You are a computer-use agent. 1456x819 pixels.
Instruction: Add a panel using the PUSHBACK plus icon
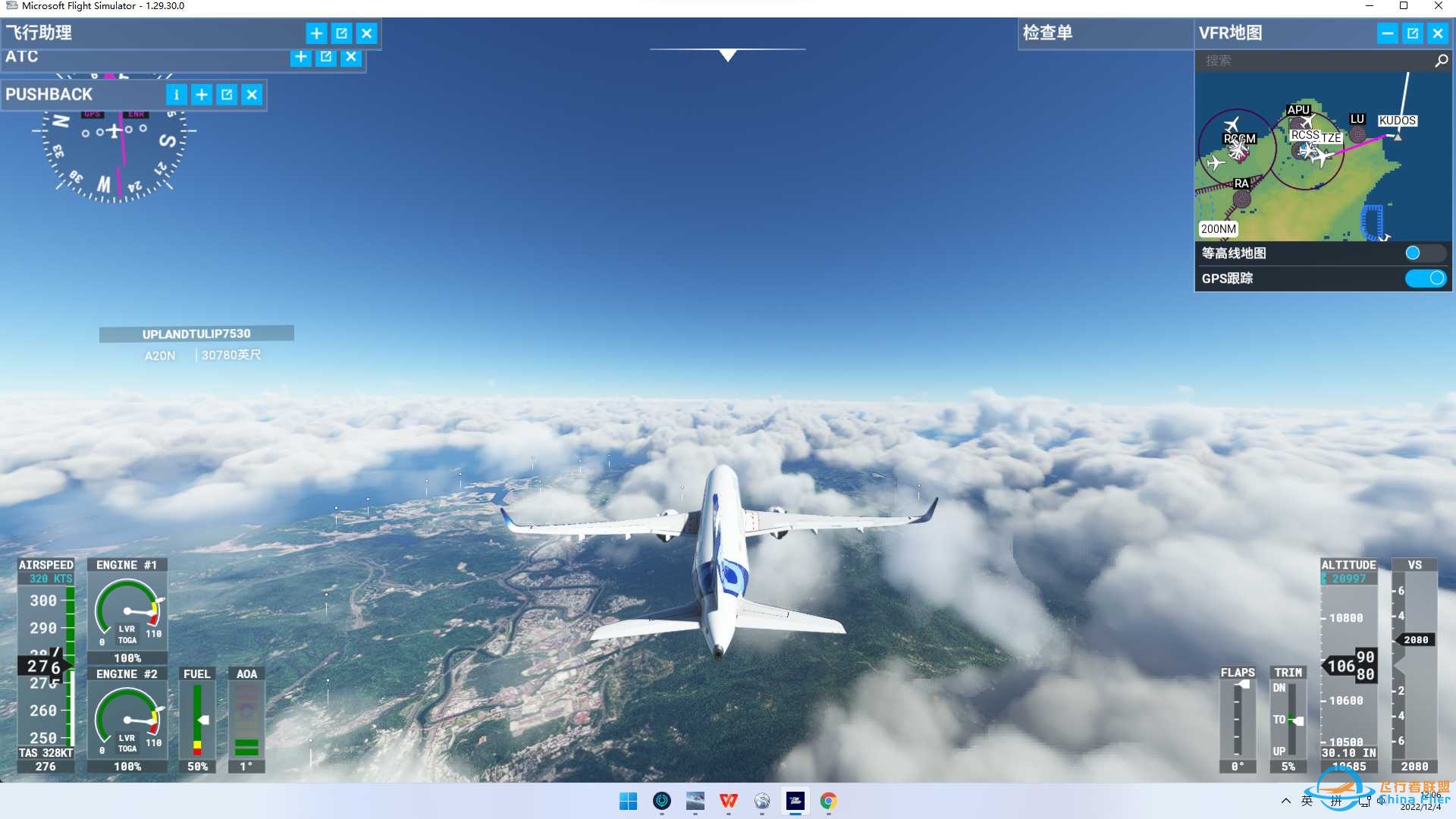(202, 94)
